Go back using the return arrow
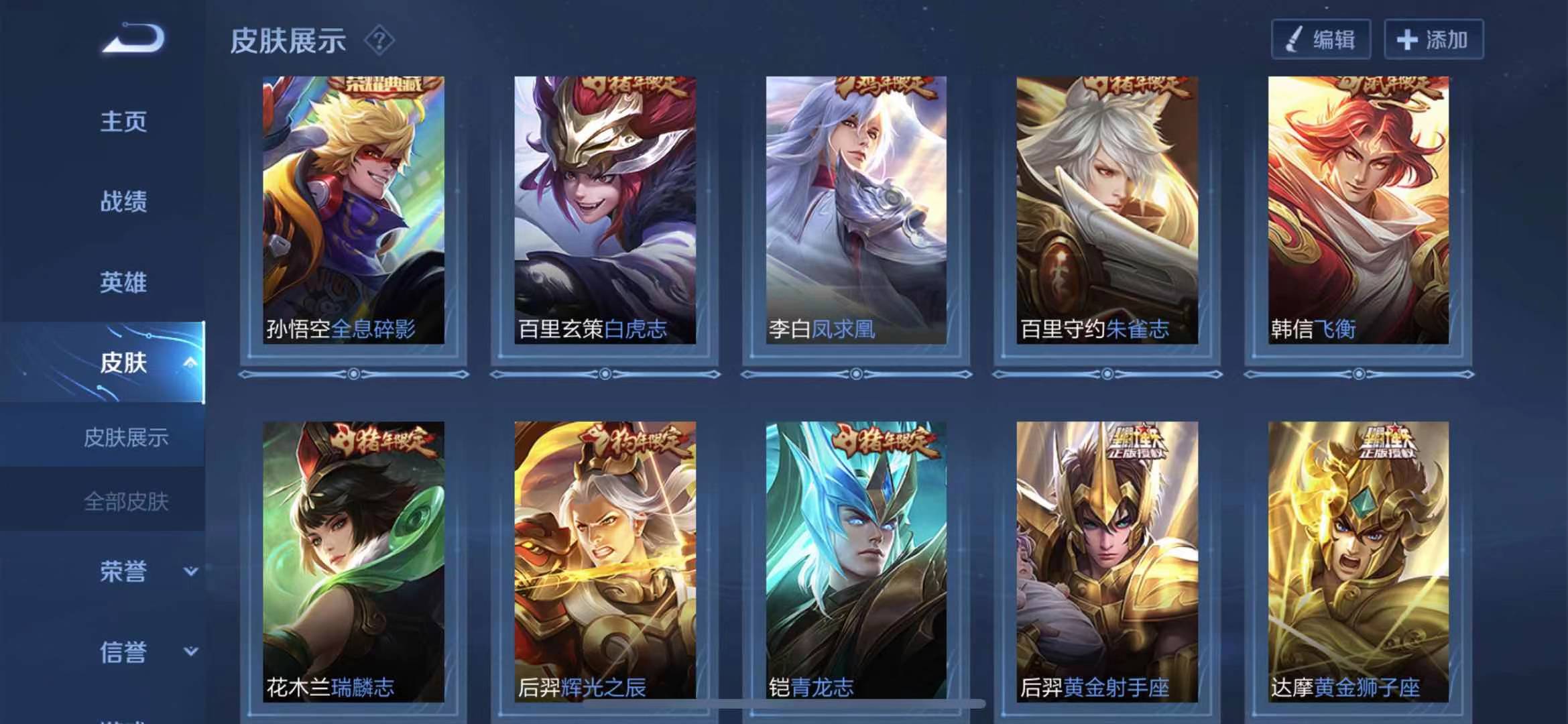Image resolution: width=1568 pixels, height=724 pixels. pos(133,39)
